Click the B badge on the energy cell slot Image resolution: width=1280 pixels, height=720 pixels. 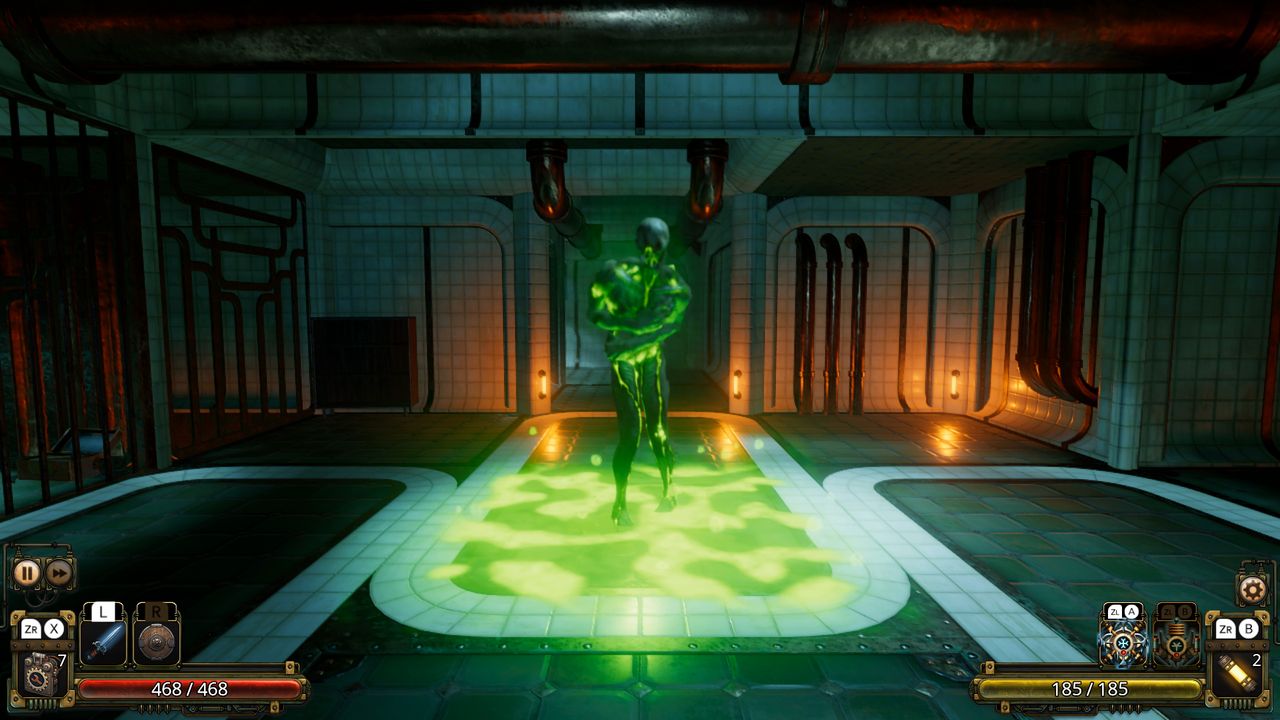point(1249,630)
